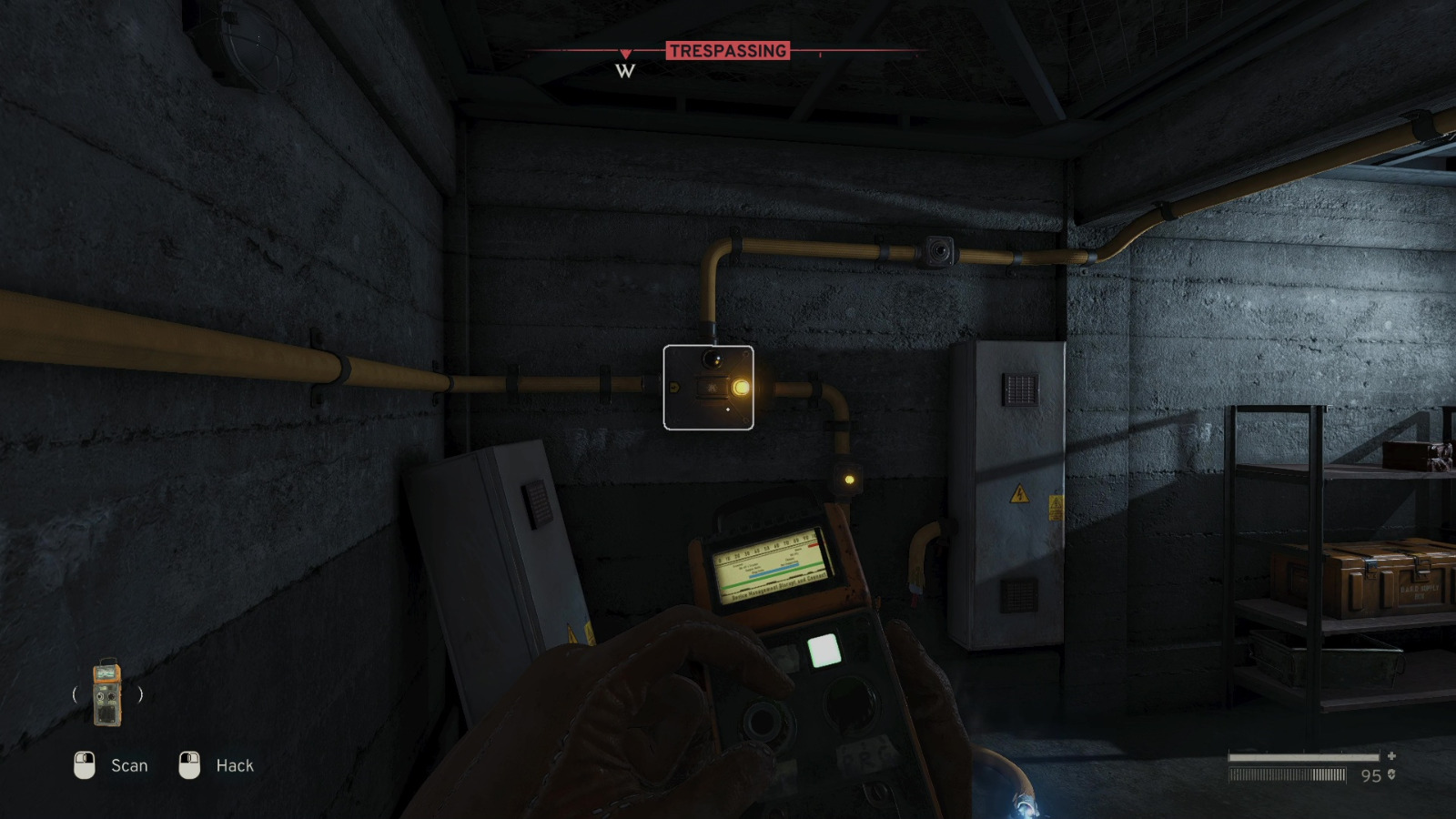Expand the highlighted junction box frame

pyautogui.click(x=709, y=389)
